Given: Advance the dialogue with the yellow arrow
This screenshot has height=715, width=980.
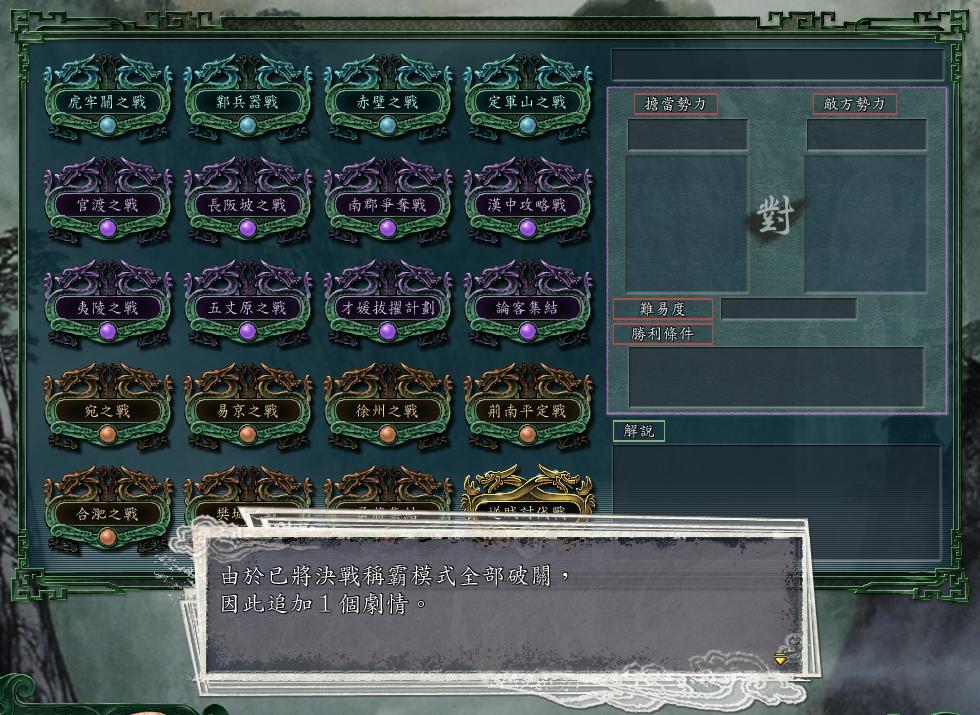Looking at the screenshot, I should point(781,659).
